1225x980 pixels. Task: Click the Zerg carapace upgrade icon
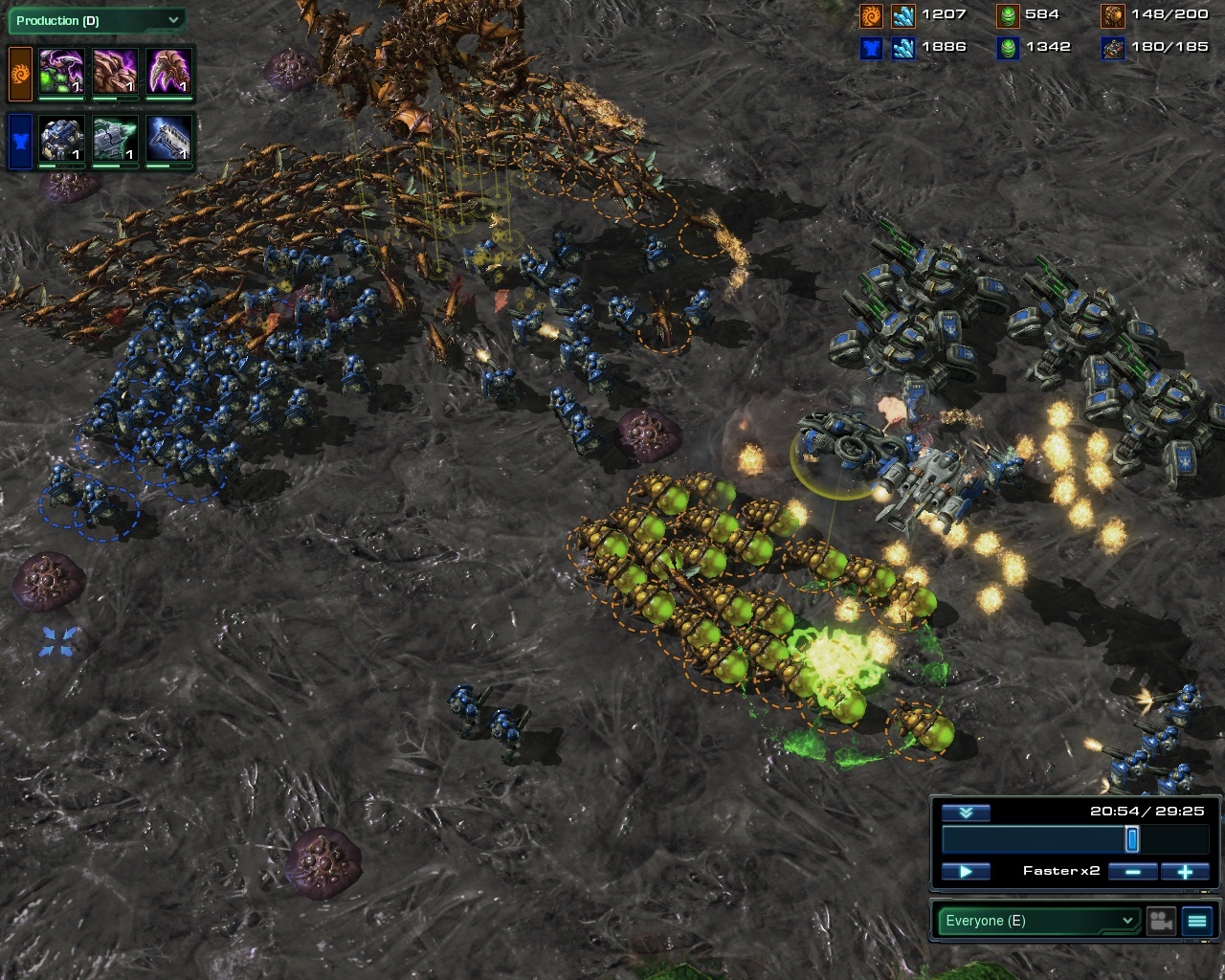(x=116, y=73)
